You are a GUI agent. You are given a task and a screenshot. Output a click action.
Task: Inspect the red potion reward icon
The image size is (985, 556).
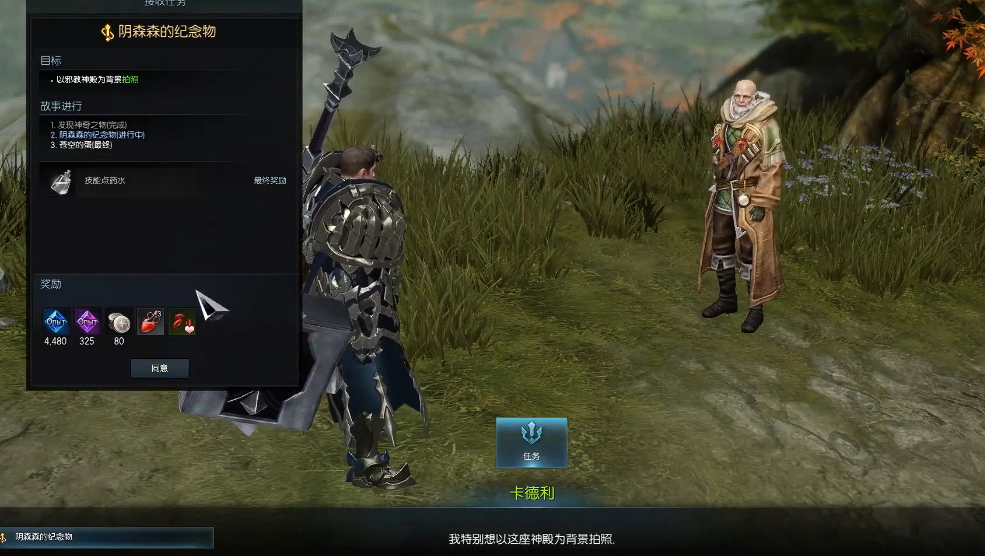[x=151, y=321]
